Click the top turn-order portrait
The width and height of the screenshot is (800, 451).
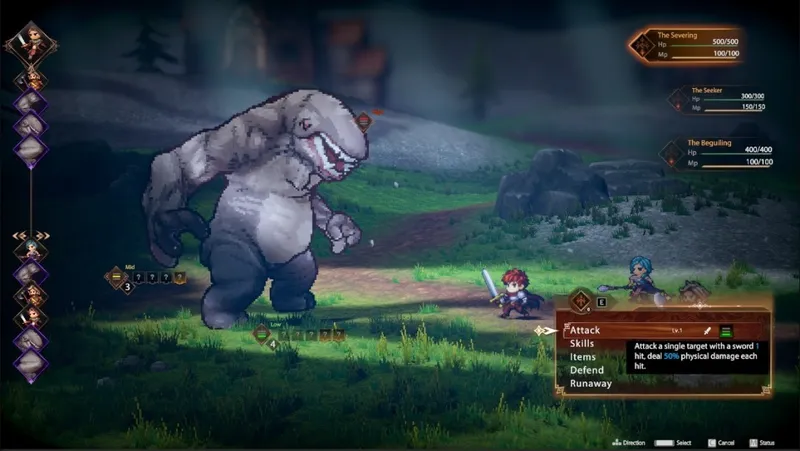(x=31, y=40)
